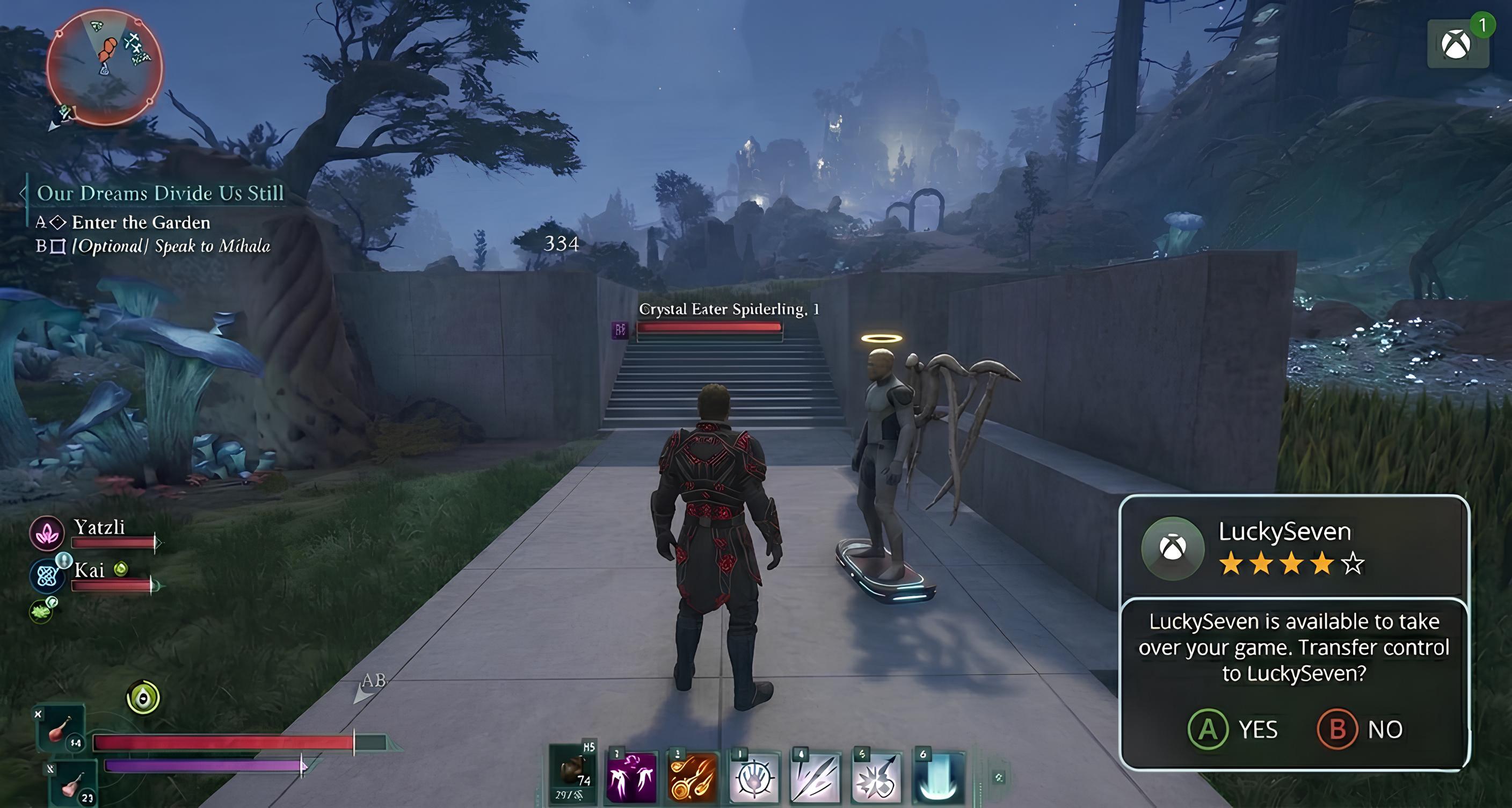Click LuckySeven's Xbox avatar in the popup
This screenshot has width=1512, height=808.
(1172, 548)
